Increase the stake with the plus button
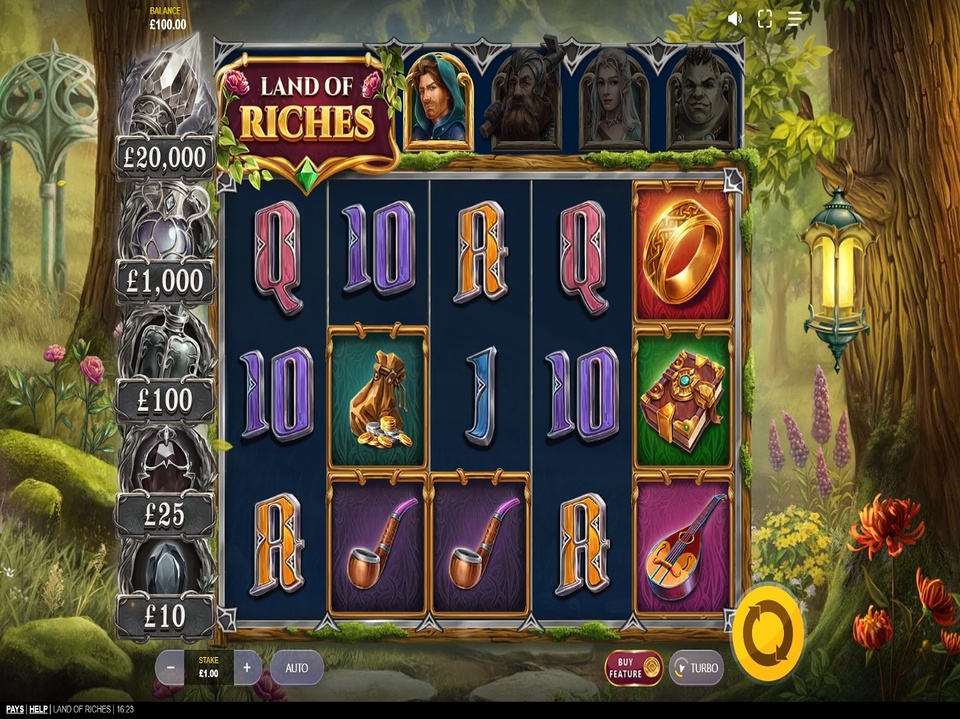This screenshot has width=960, height=719. pyautogui.click(x=247, y=667)
